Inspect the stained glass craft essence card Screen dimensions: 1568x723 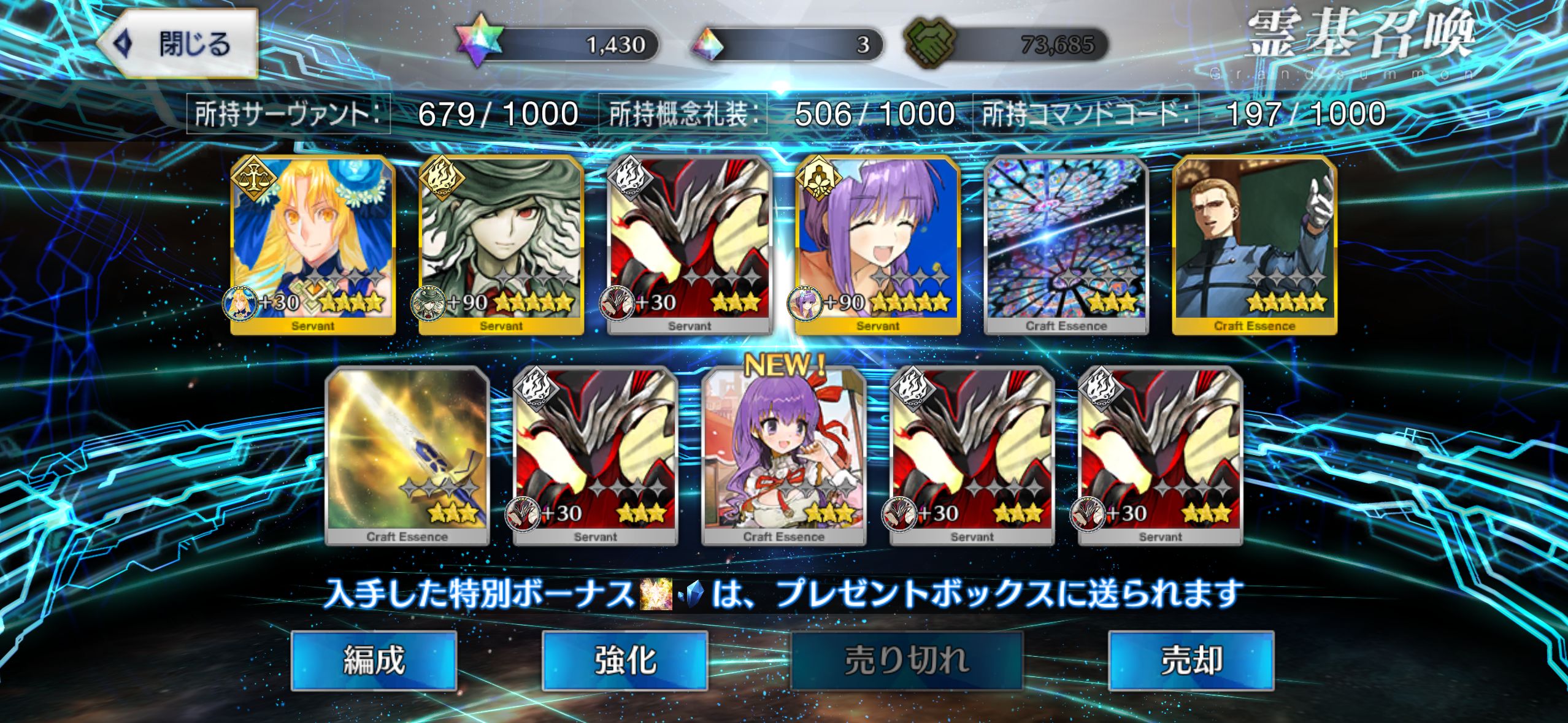click(x=1066, y=244)
